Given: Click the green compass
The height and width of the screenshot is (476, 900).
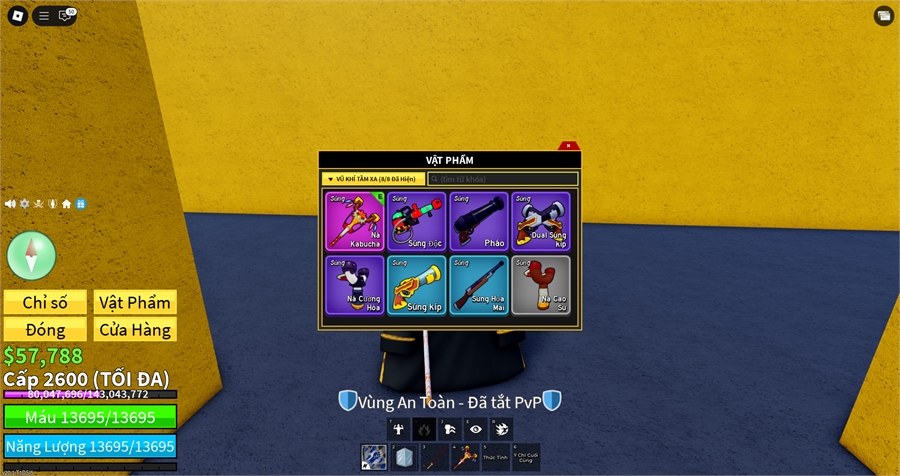Looking at the screenshot, I should tap(31, 254).
